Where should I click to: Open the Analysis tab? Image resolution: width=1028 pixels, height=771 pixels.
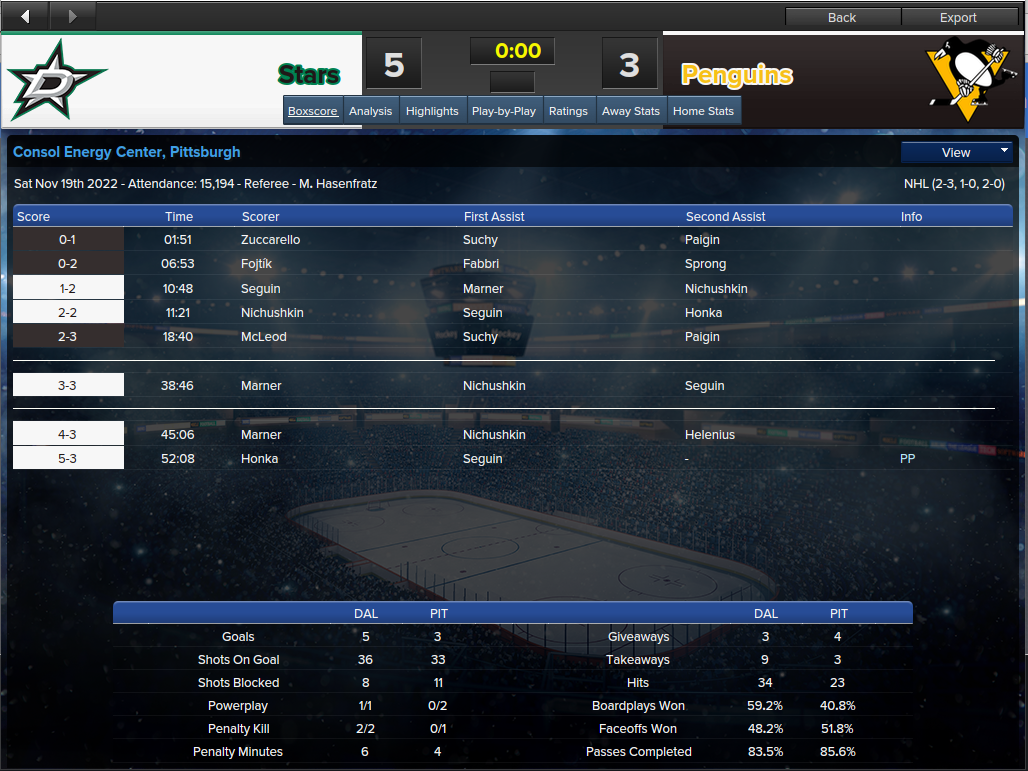[370, 111]
